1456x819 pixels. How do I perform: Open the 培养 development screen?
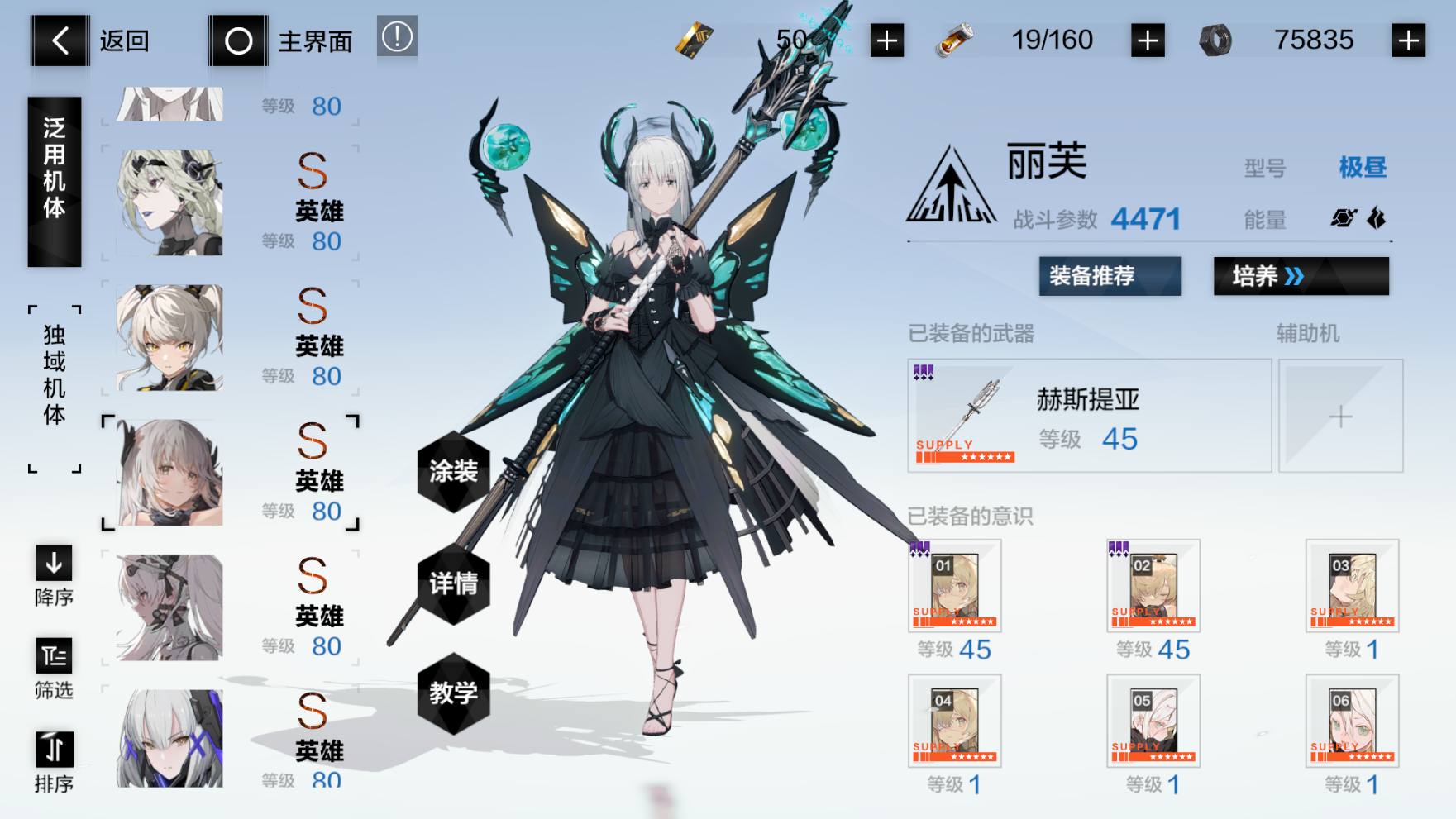click(x=1300, y=277)
